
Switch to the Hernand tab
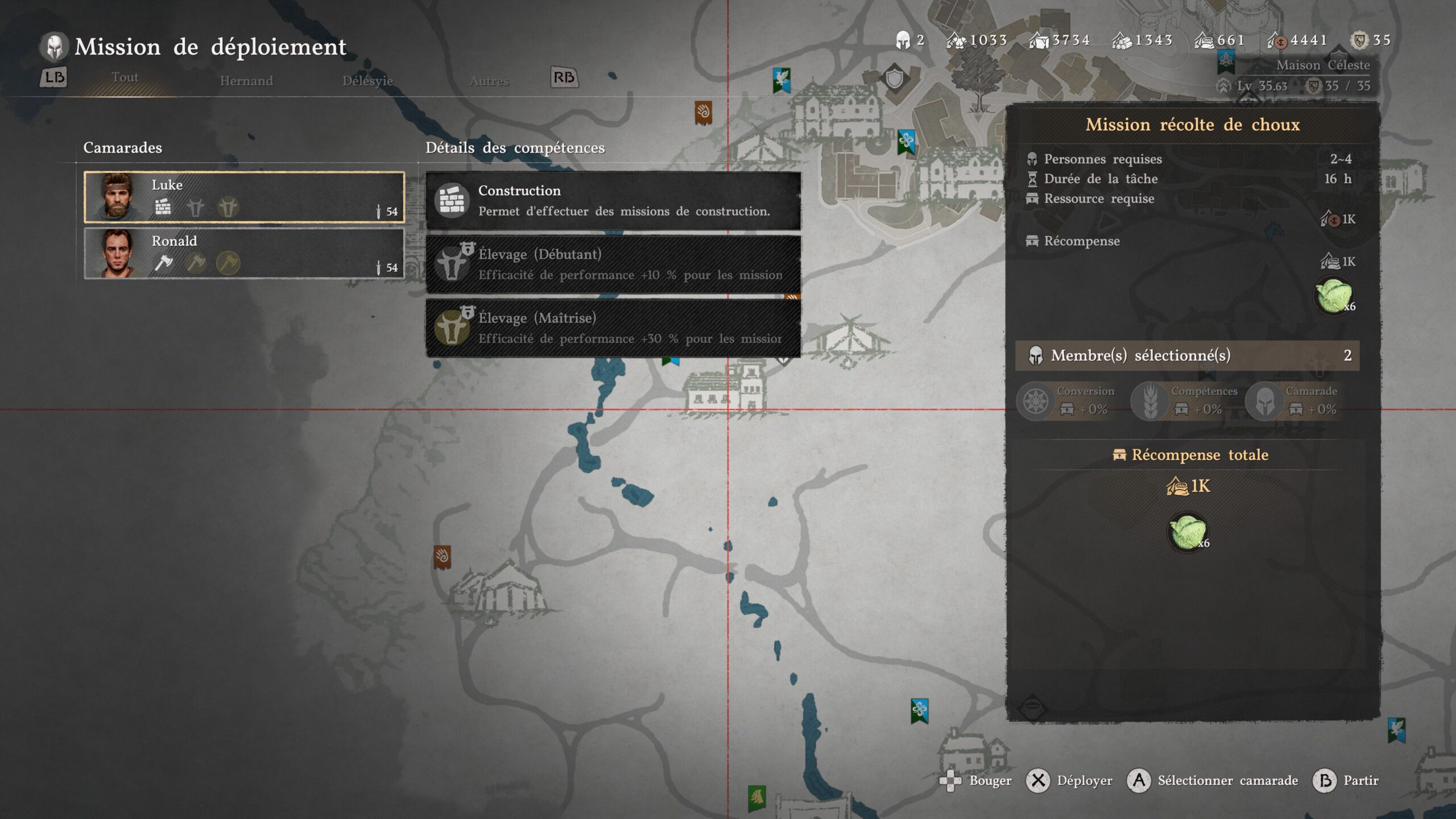[x=247, y=81]
